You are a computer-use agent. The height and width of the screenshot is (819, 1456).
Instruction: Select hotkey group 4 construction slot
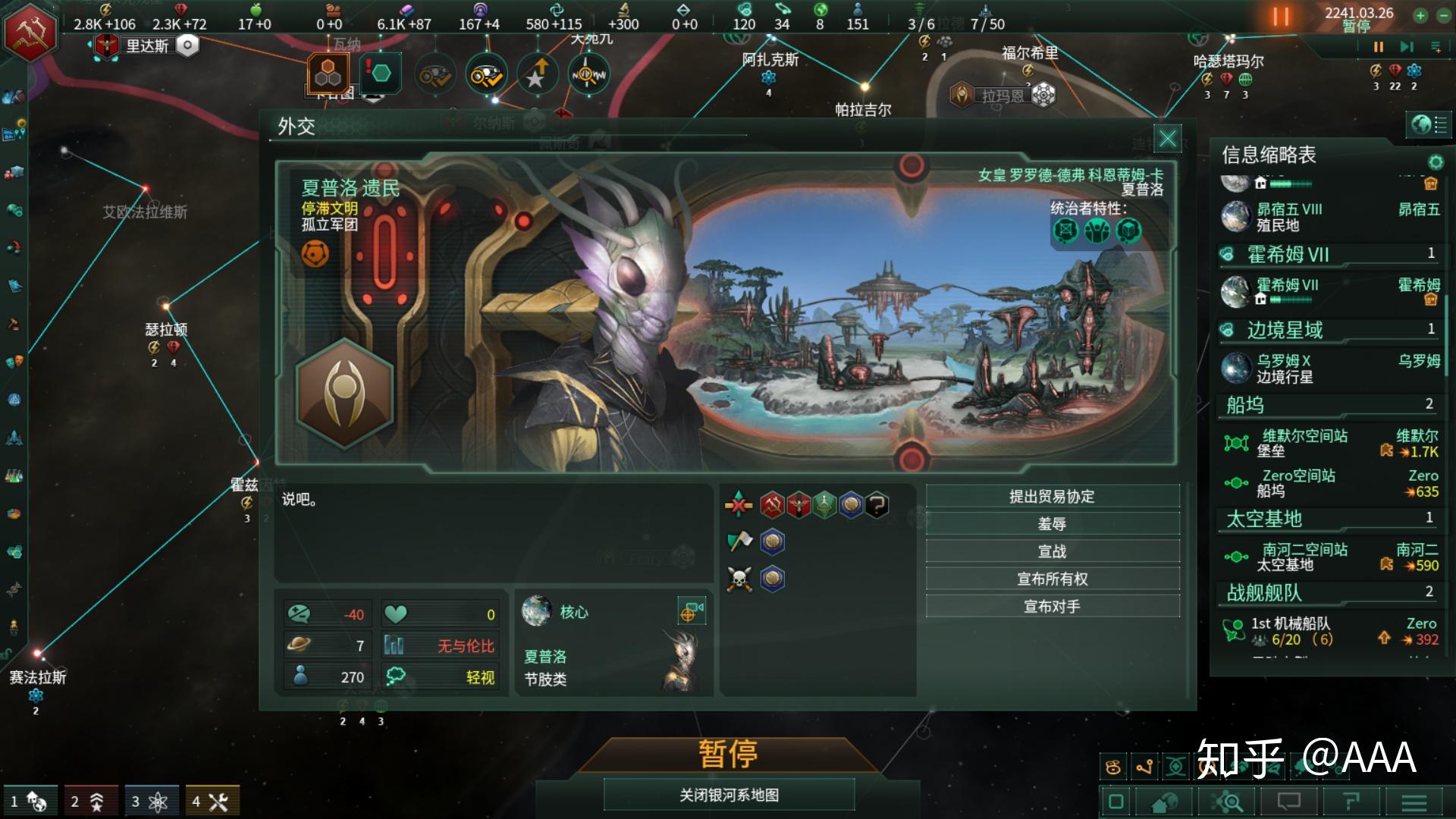pyautogui.click(x=211, y=799)
